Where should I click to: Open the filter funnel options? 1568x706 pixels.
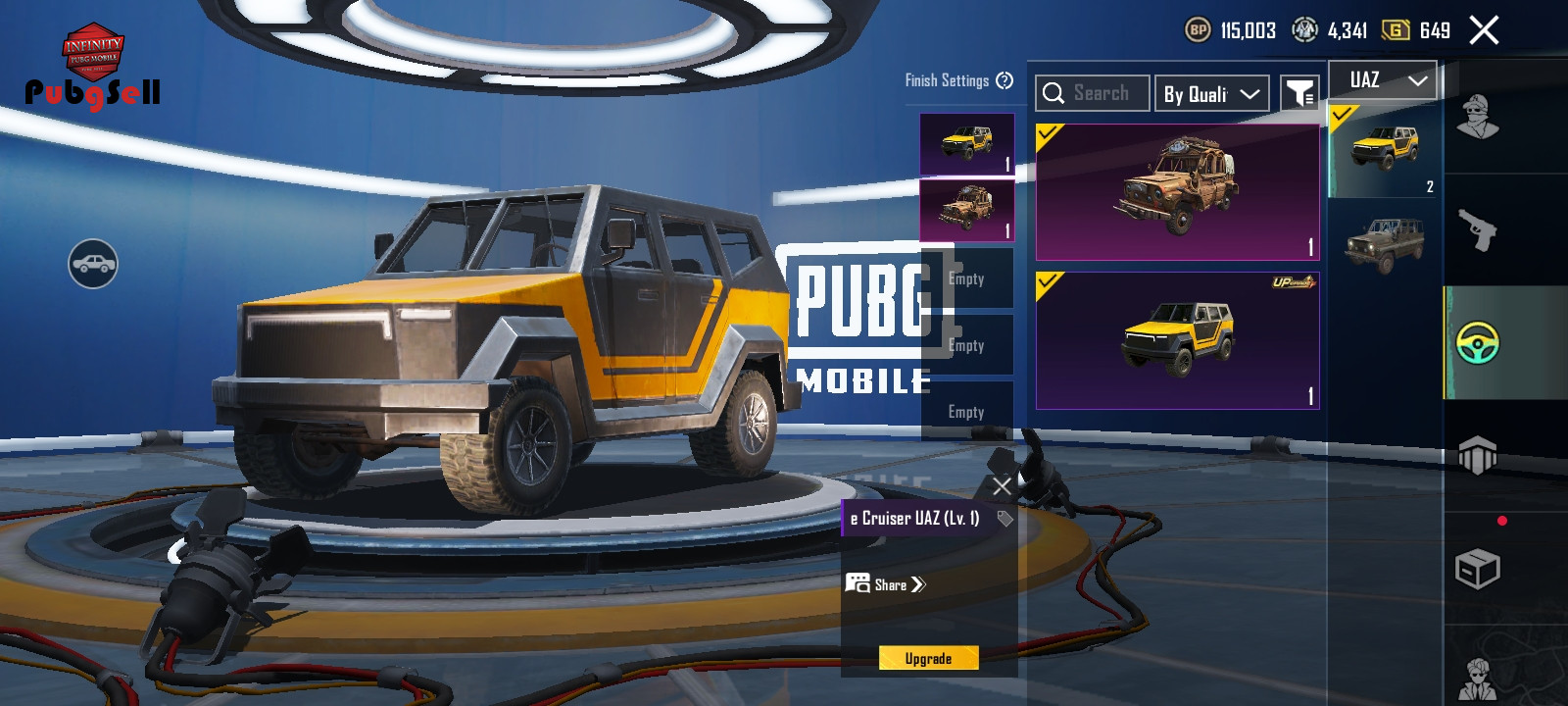1299,94
